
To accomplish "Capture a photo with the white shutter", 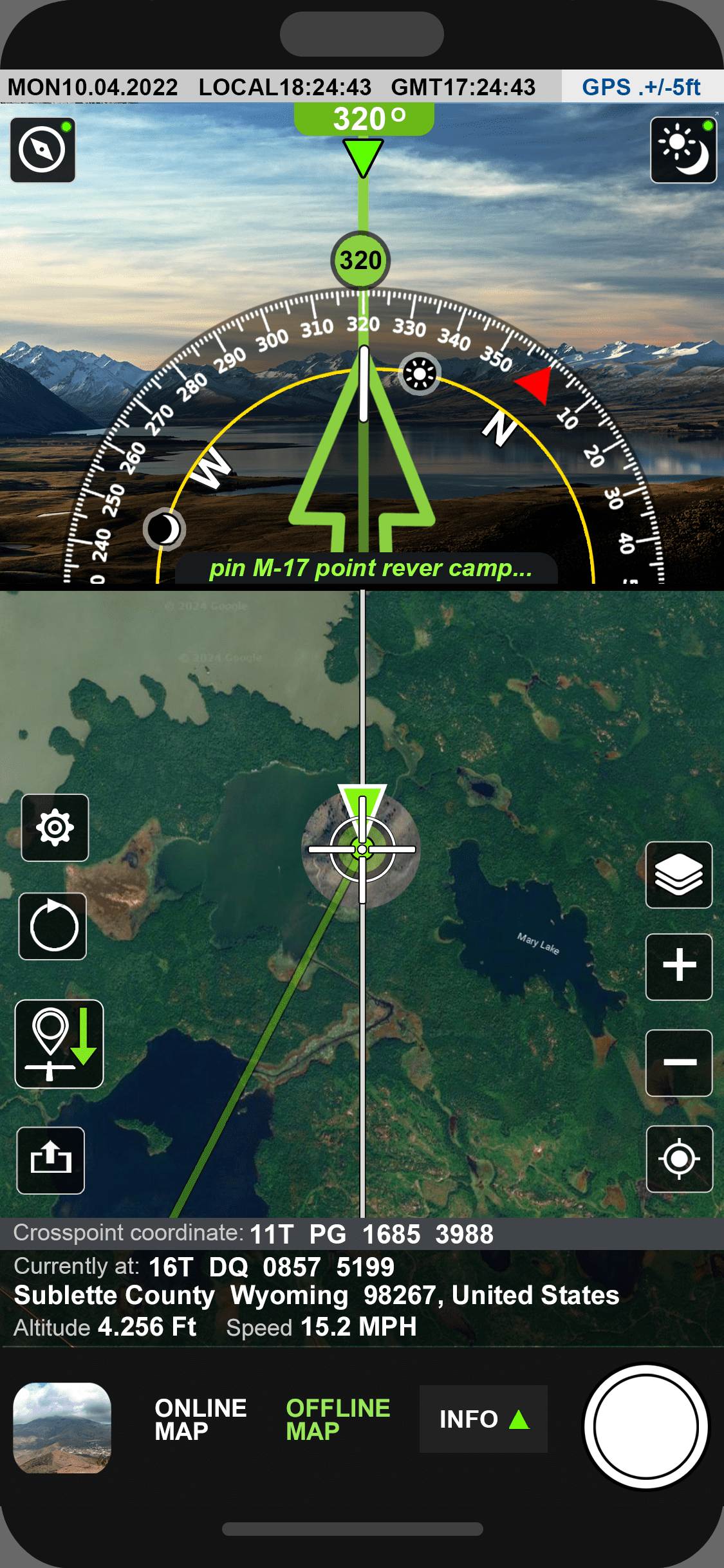I will 646,1426.
